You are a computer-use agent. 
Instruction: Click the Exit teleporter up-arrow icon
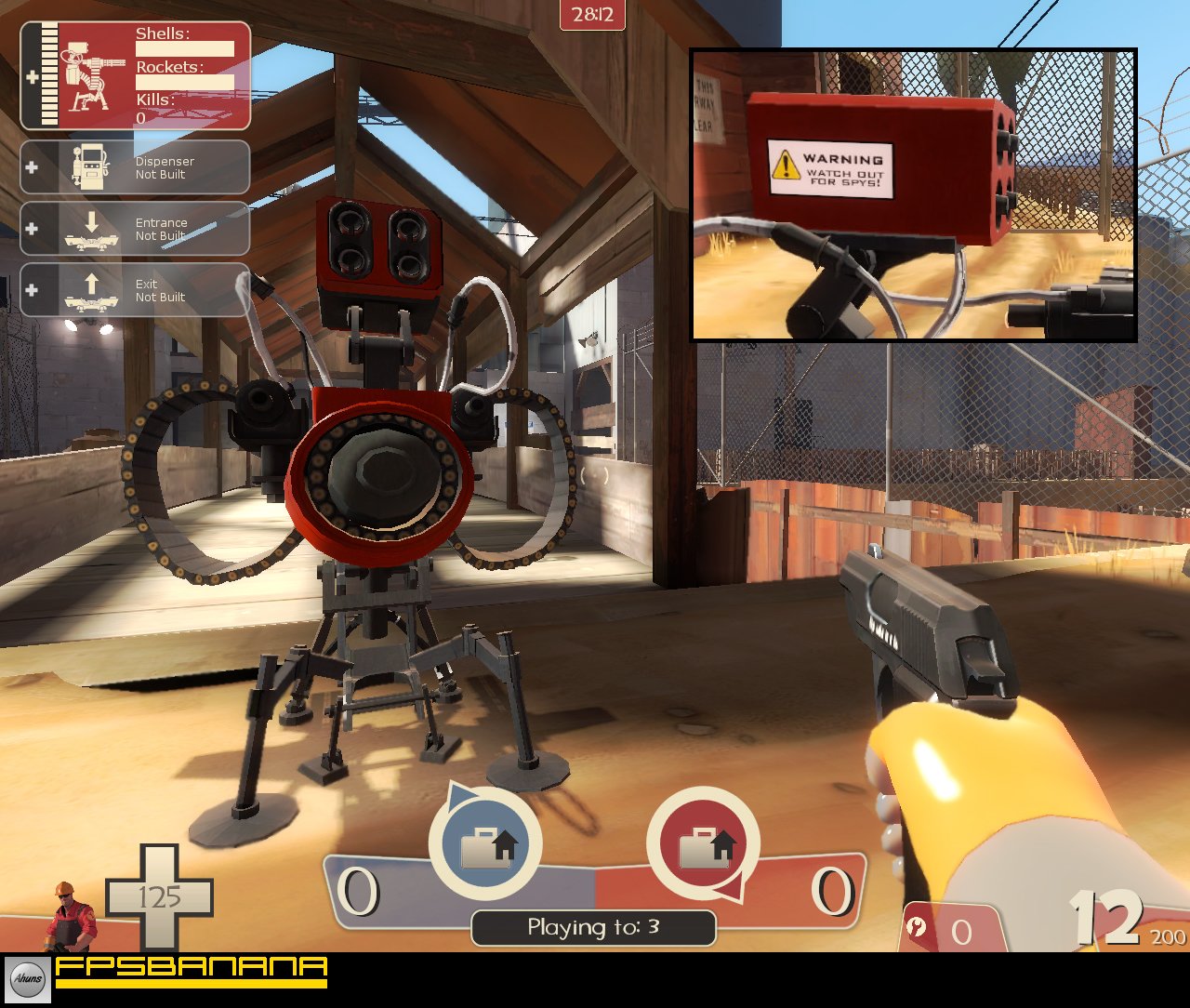(x=91, y=289)
